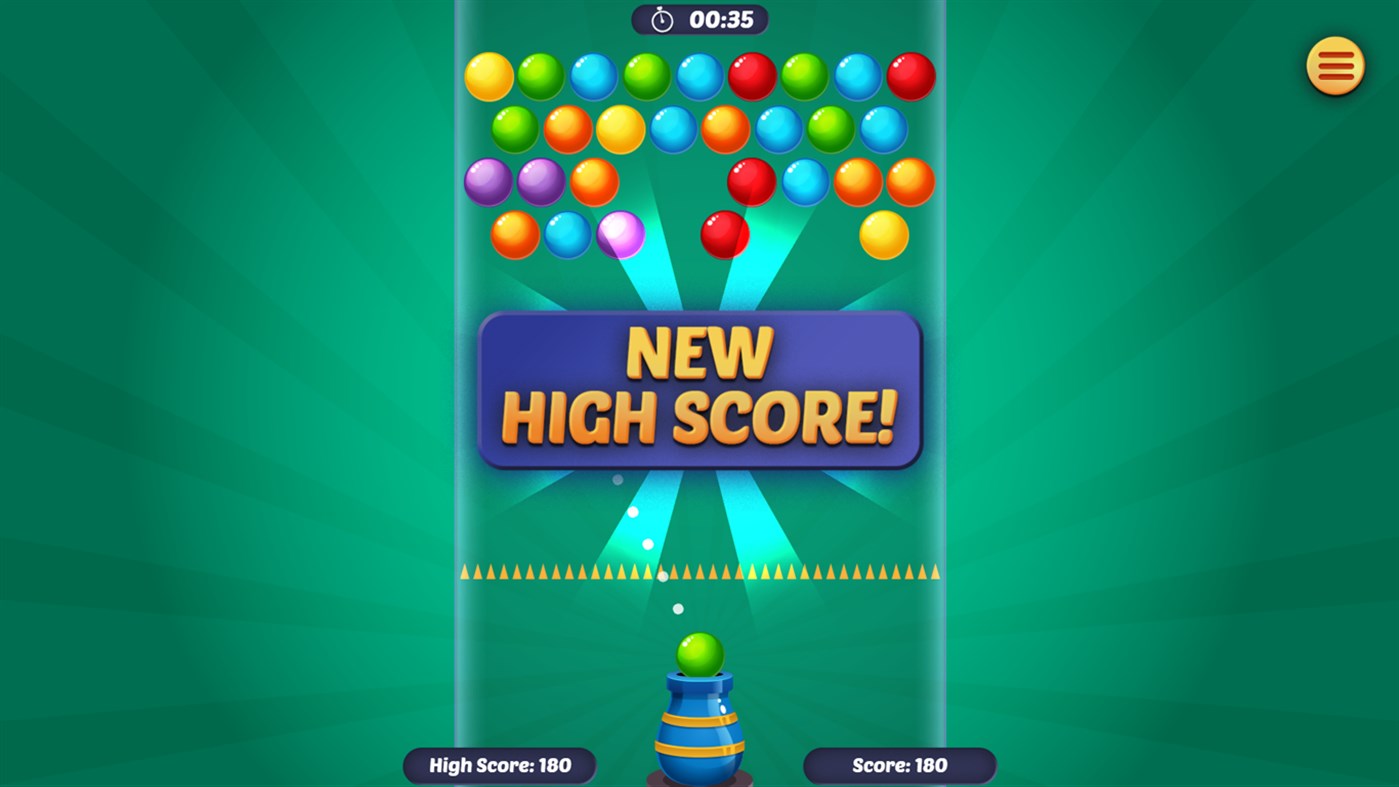Tap the green bubble loaded in the cannon
Image resolution: width=1399 pixels, height=787 pixels.
click(x=698, y=655)
